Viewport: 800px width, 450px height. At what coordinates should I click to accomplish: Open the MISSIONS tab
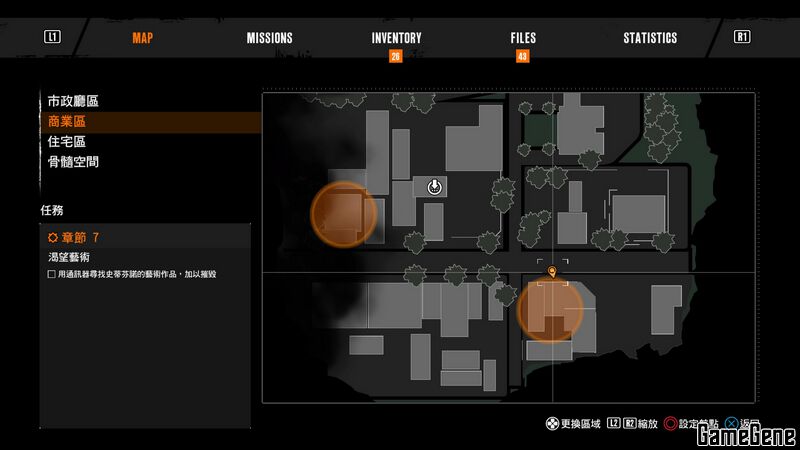tap(270, 38)
